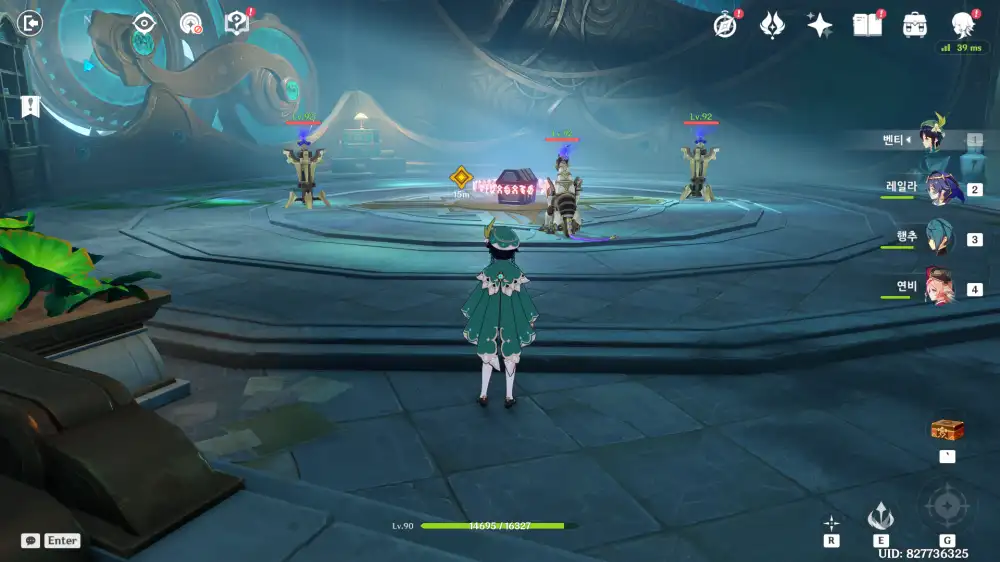The width and height of the screenshot is (1000, 562).
Task: Open the four-point star Wish icon
Action: click(x=820, y=25)
